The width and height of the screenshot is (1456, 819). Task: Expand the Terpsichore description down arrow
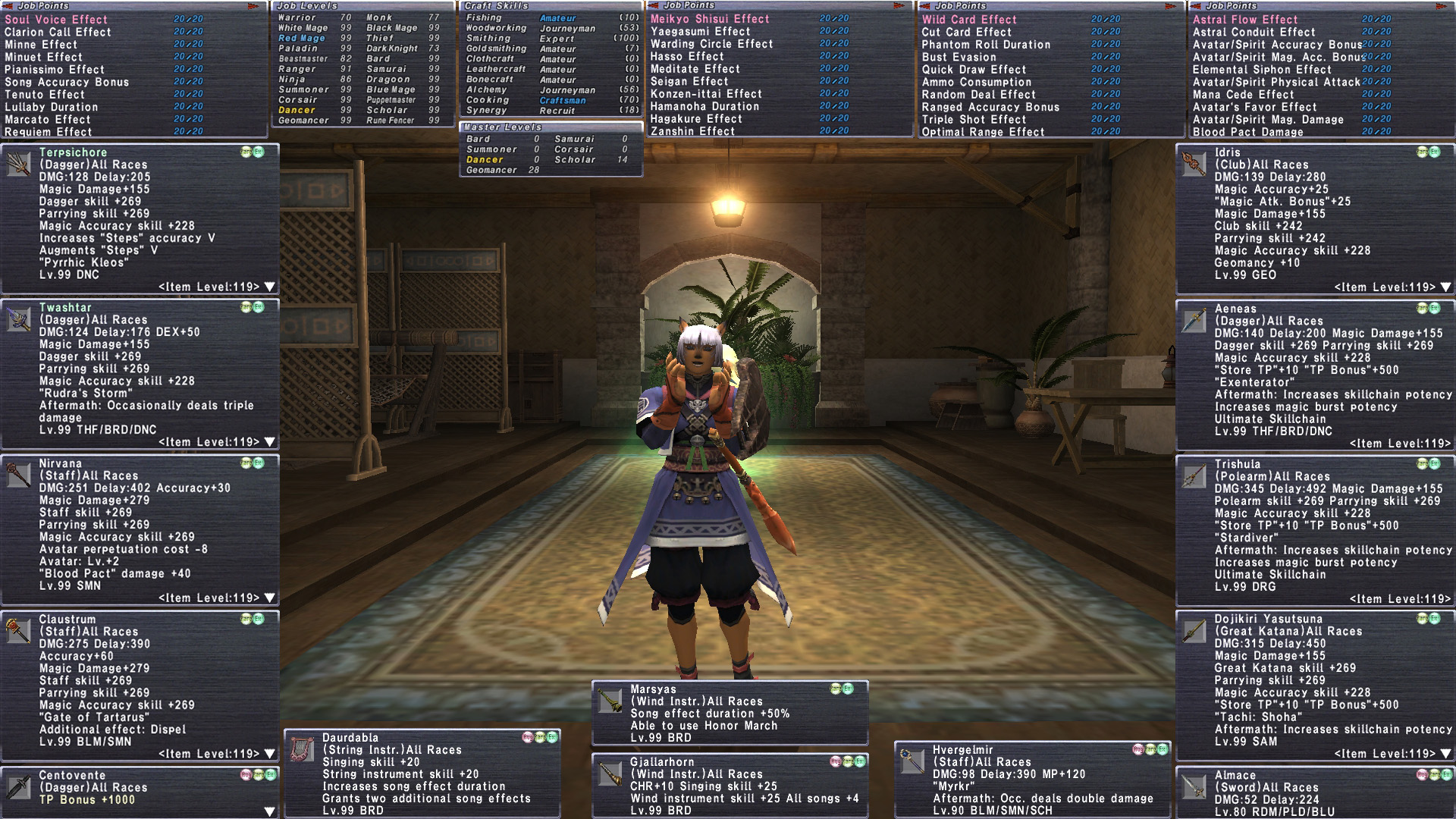tap(269, 287)
